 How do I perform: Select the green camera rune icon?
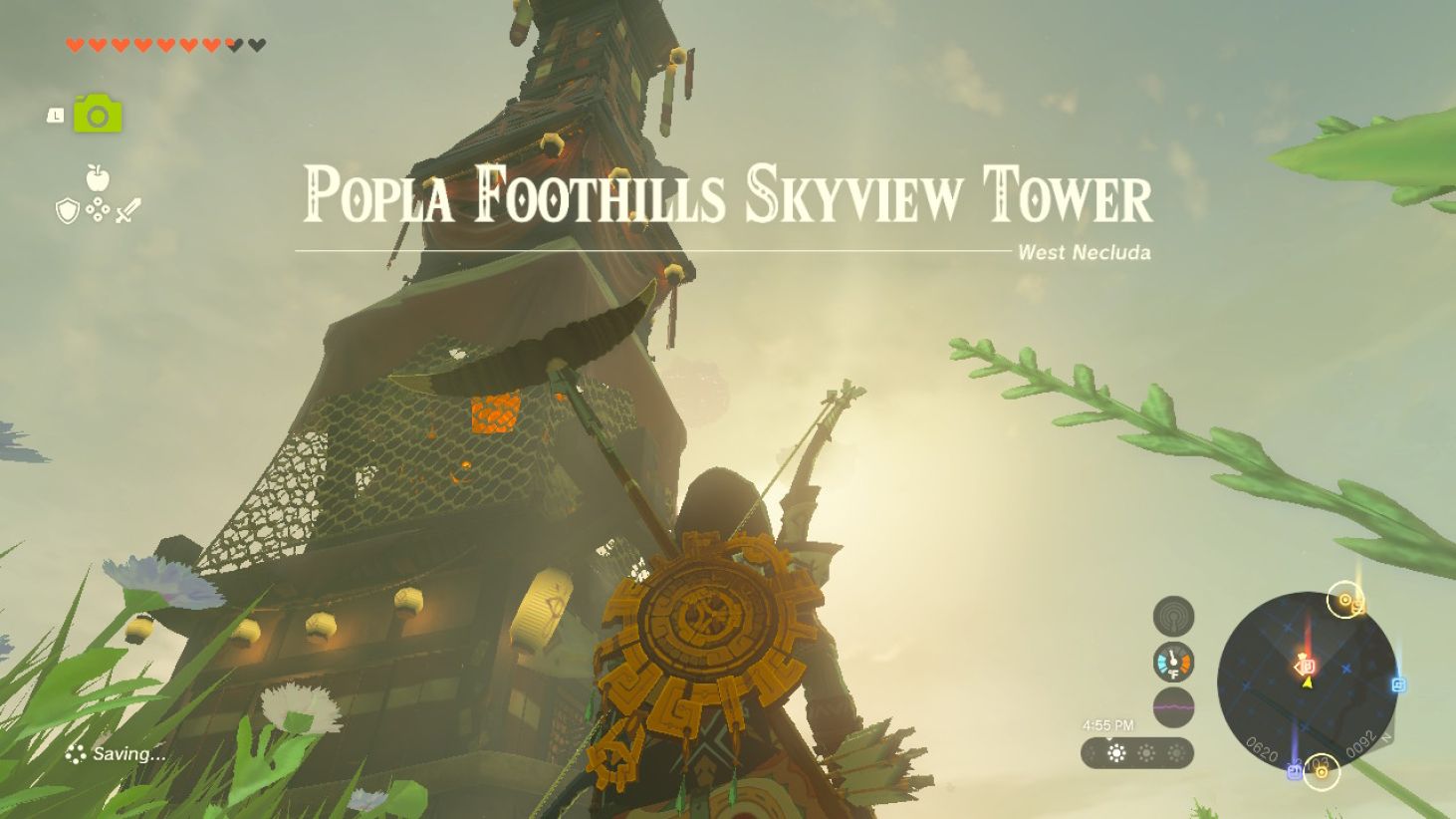(x=98, y=115)
